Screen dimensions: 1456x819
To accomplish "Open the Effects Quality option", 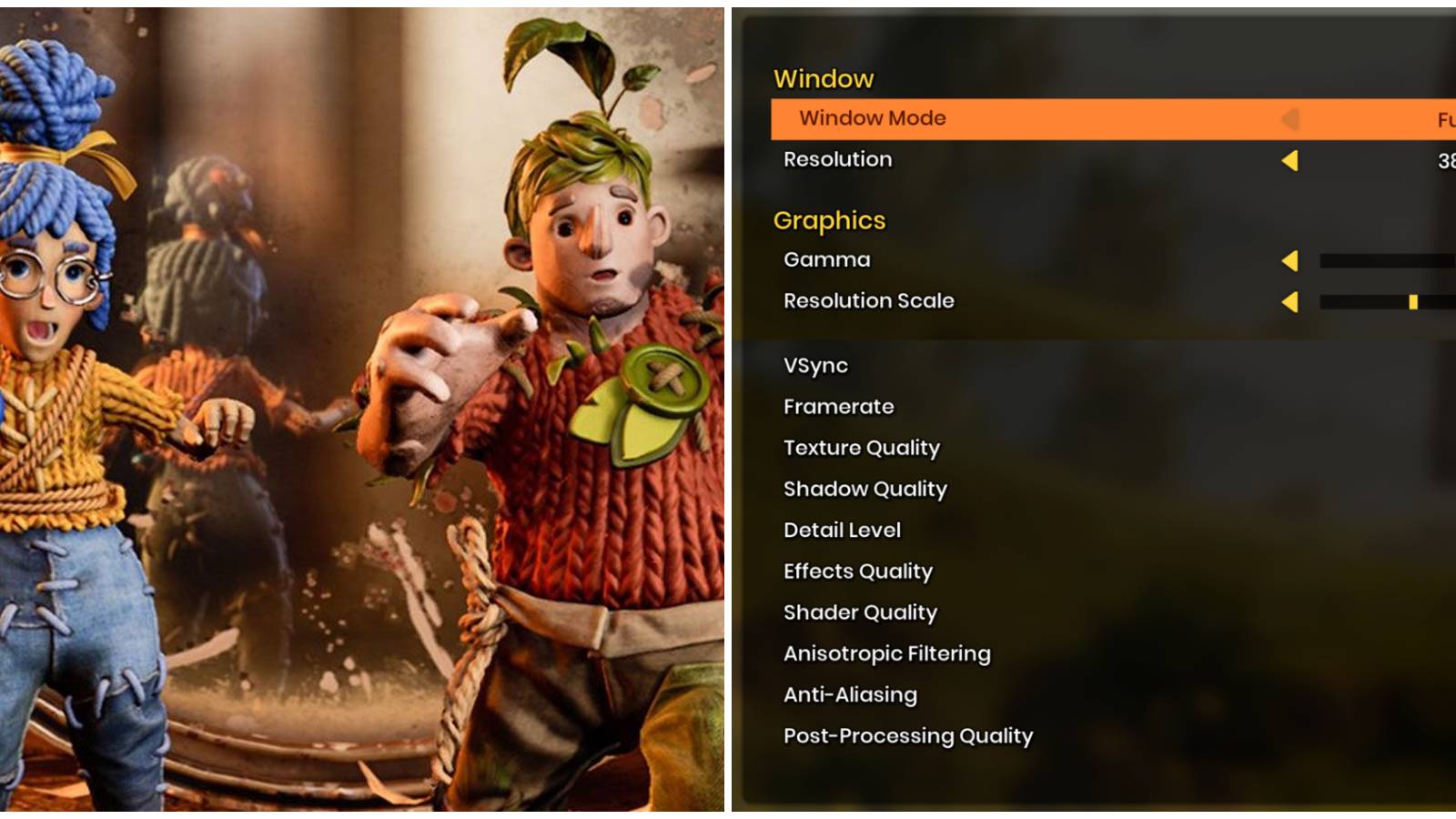I will coord(857,571).
